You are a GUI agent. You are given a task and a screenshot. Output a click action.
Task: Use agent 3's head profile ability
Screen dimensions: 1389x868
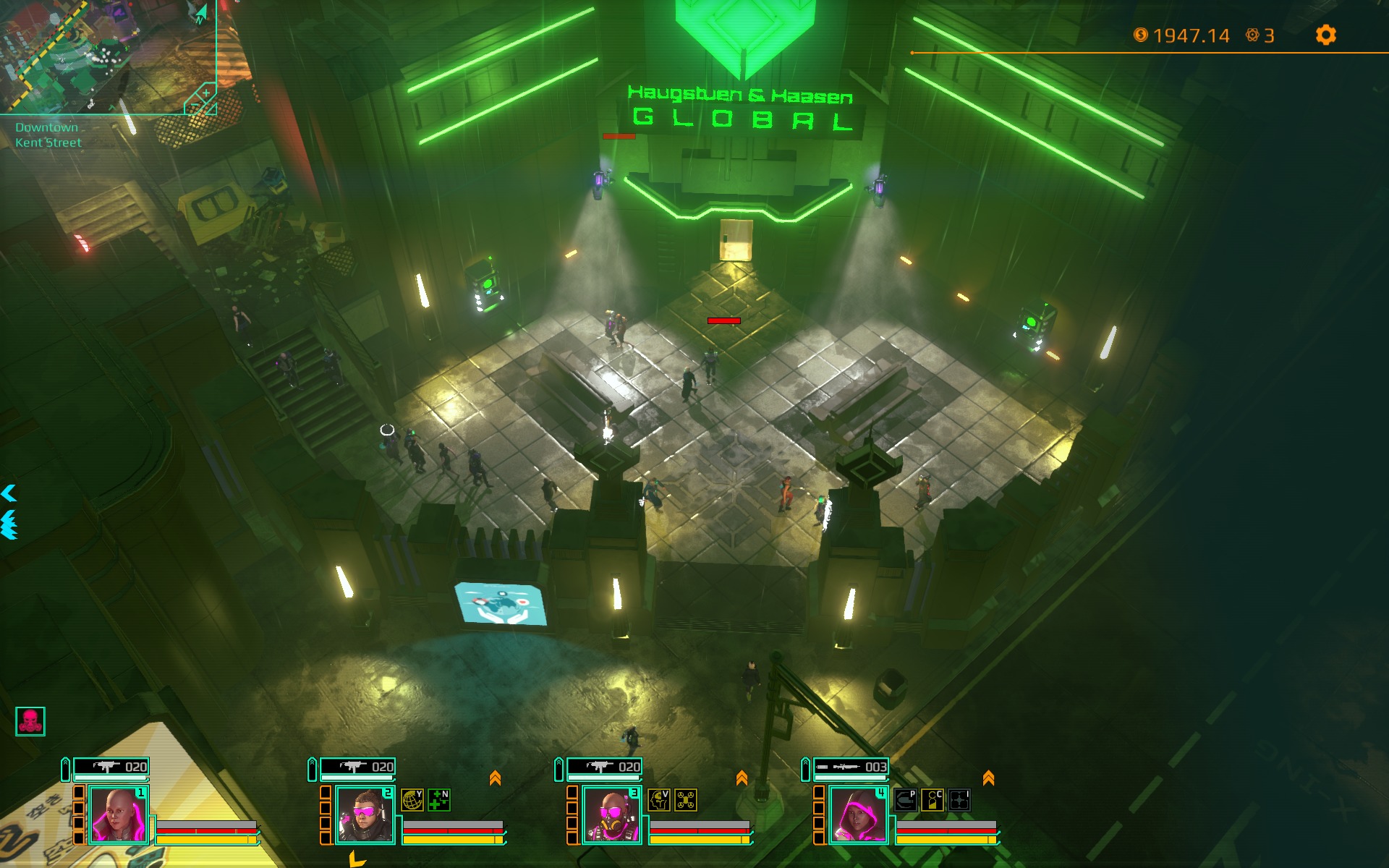pos(658,800)
